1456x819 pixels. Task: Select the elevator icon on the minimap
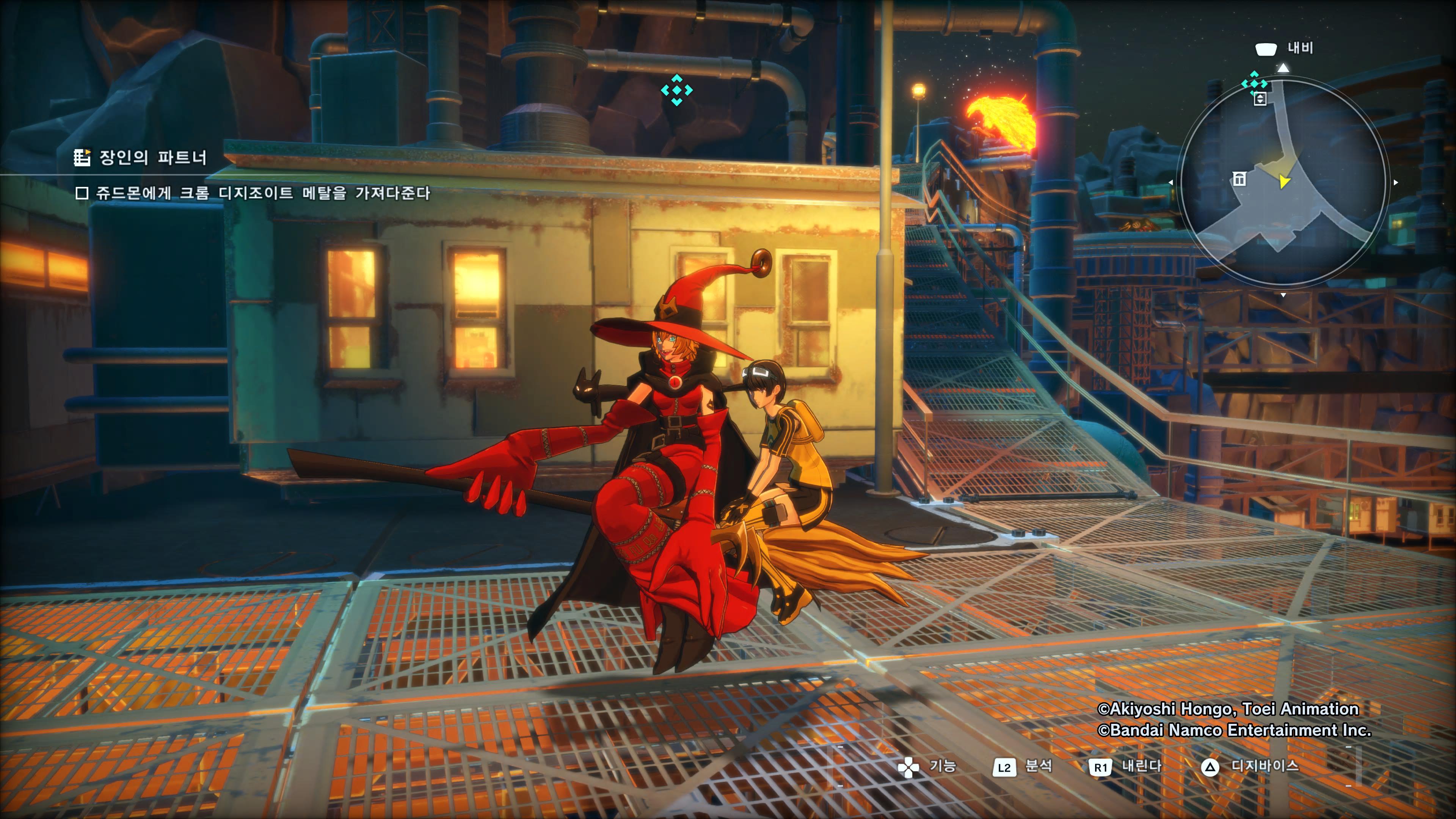(x=1259, y=99)
